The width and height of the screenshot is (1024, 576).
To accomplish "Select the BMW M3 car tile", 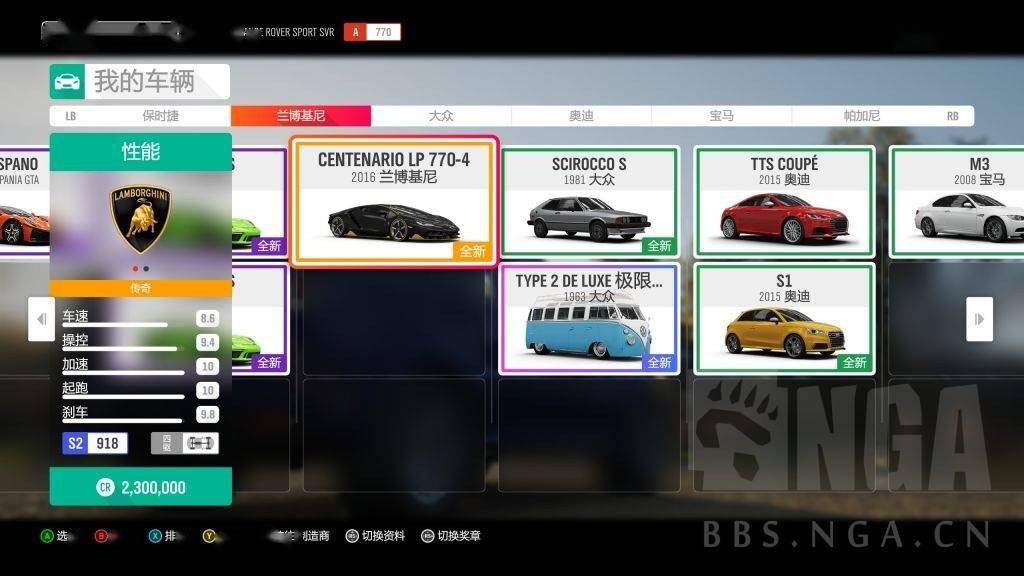I will pyautogui.click(x=960, y=202).
